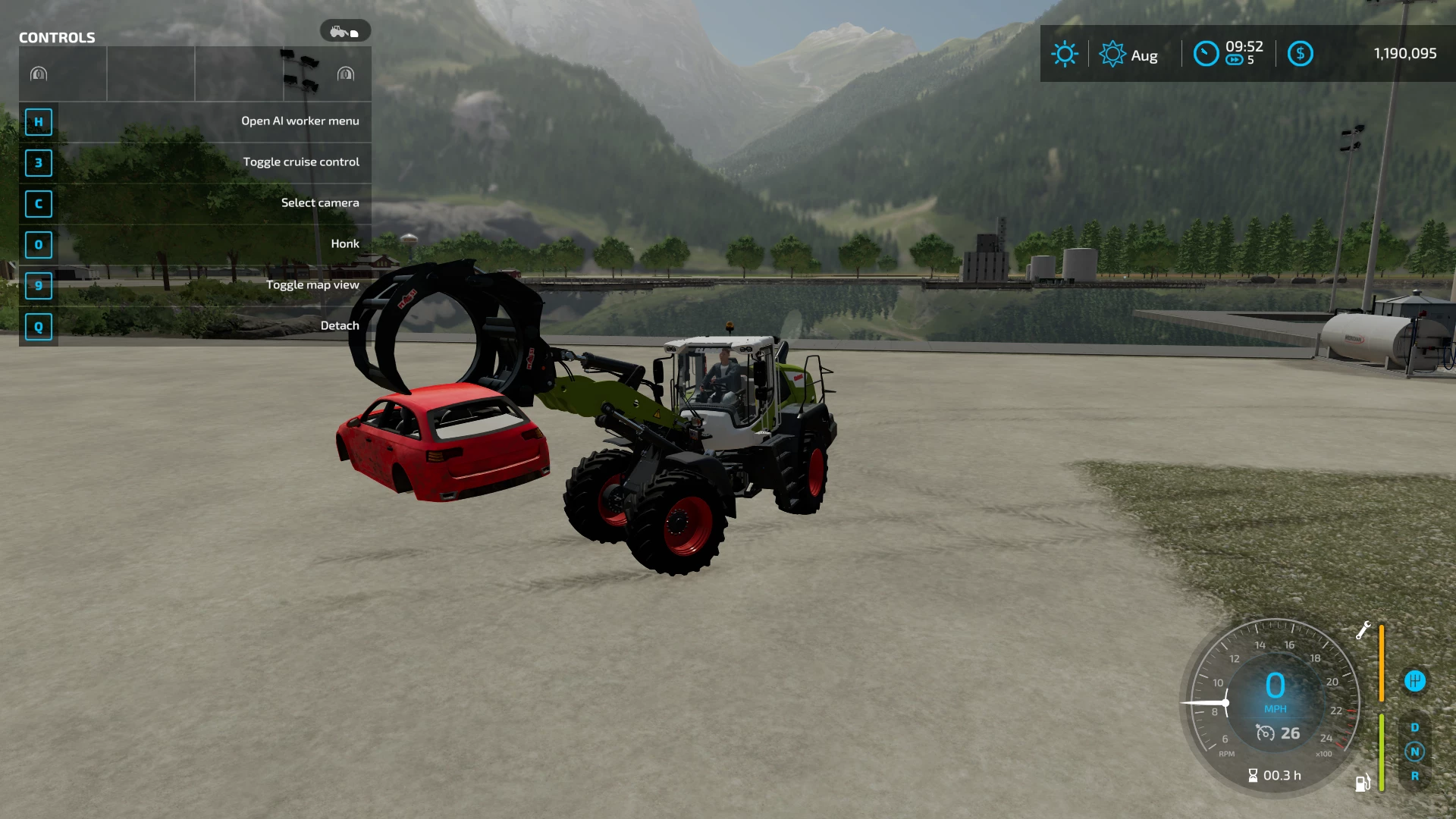
Task: Click the sunny weather icon
Action: [1064, 54]
